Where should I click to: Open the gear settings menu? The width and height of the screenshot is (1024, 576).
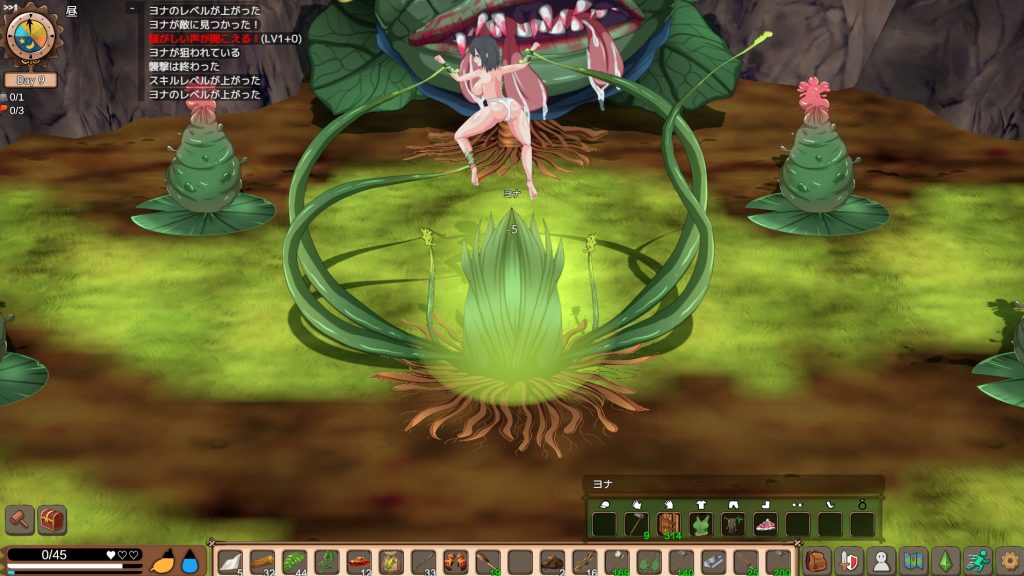(1008, 561)
